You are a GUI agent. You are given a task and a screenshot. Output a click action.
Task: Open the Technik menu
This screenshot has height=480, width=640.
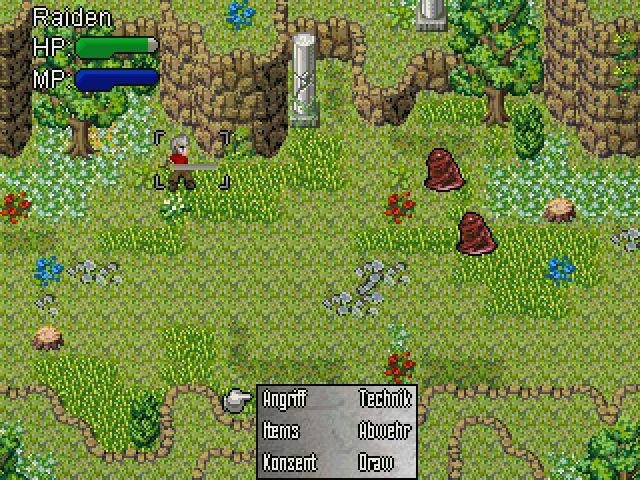(x=384, y=400)
